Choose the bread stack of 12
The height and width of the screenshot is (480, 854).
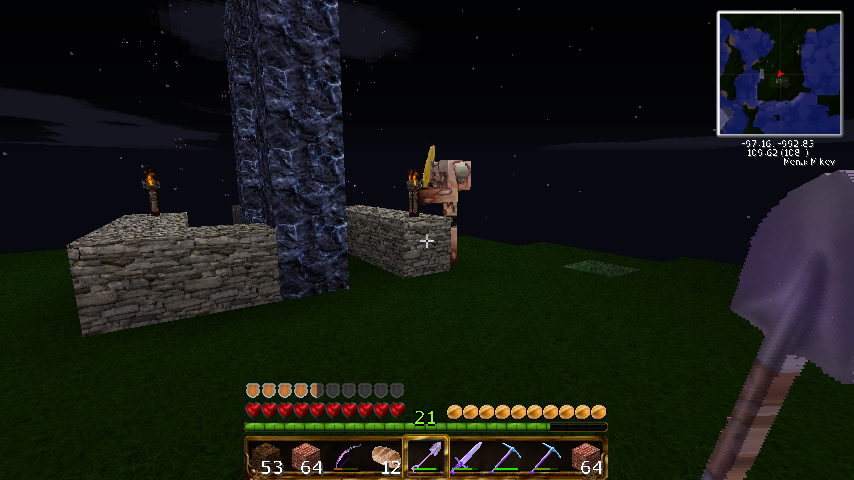click(386, 458)
